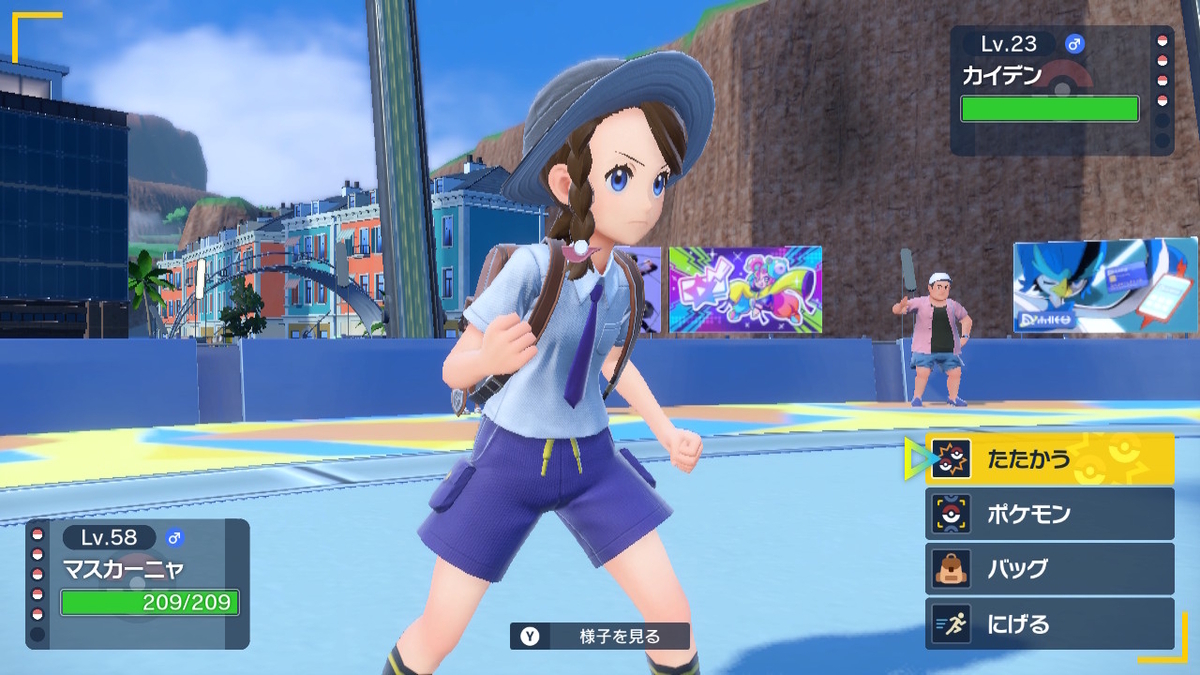The height and width of the screenshot is (675, 1200).
Task: Select the opponent カイデン status panel
Action: coord(1060,91)
